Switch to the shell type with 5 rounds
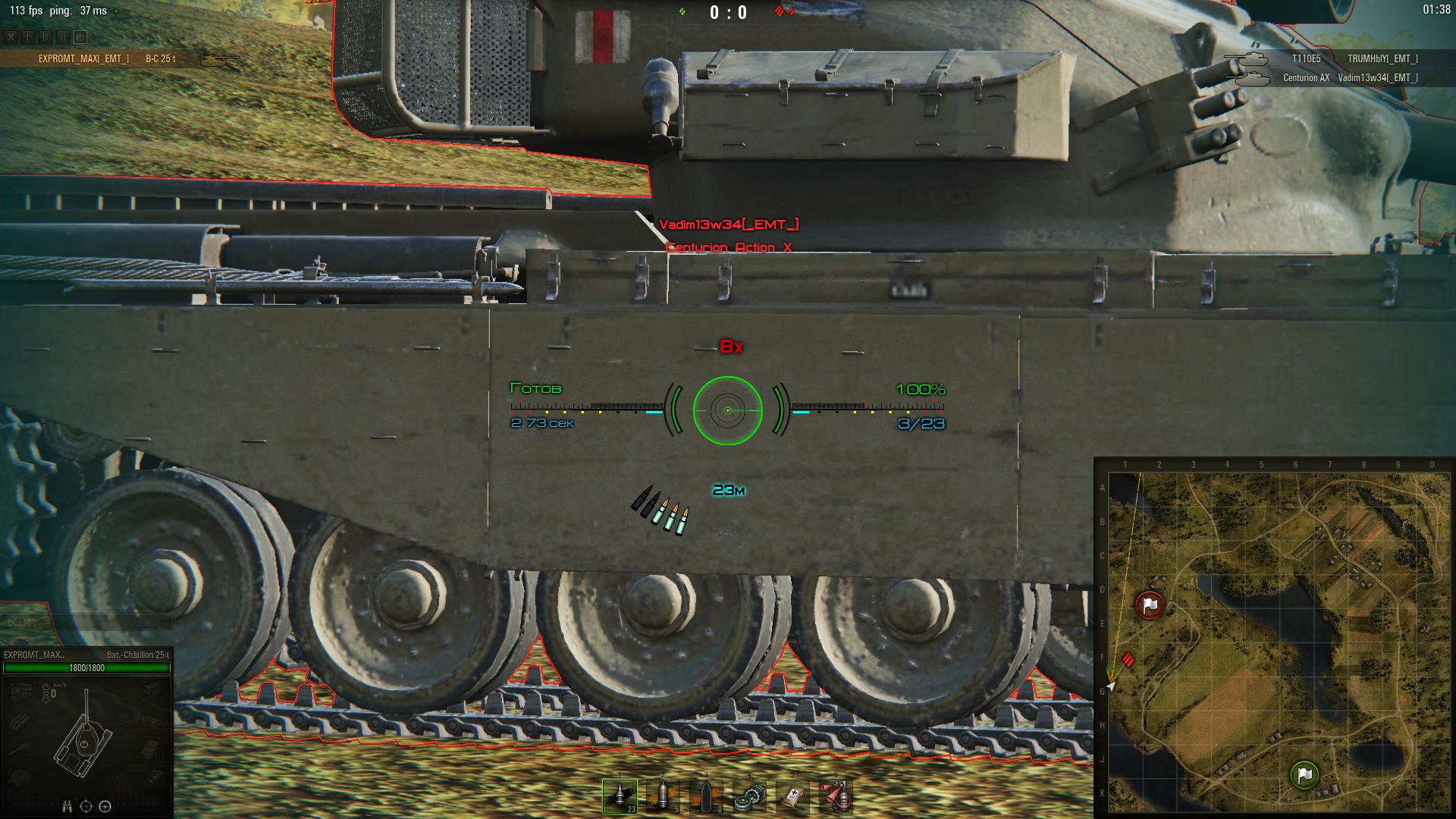The image size is (1456, 819). (x=663, y=795)
